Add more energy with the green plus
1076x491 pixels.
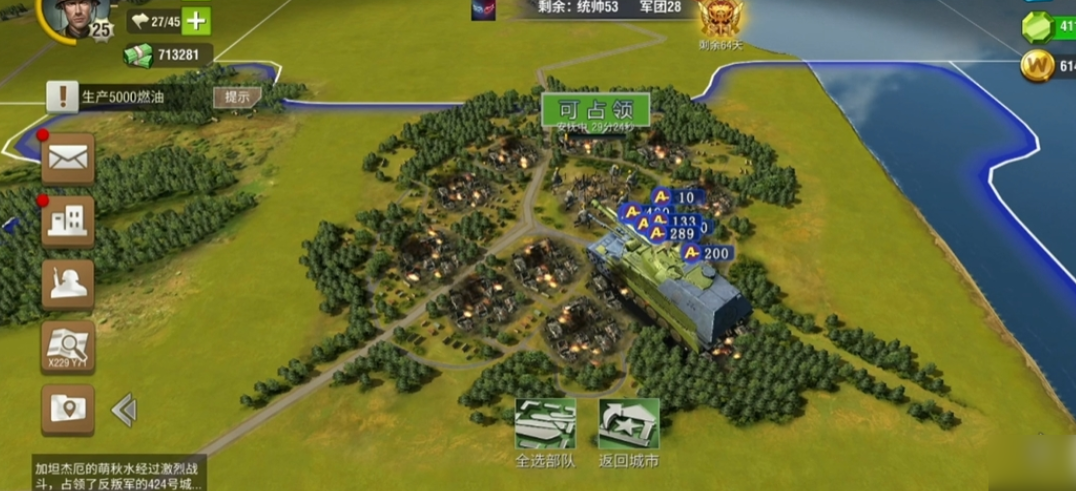click(x=197, y=21)
